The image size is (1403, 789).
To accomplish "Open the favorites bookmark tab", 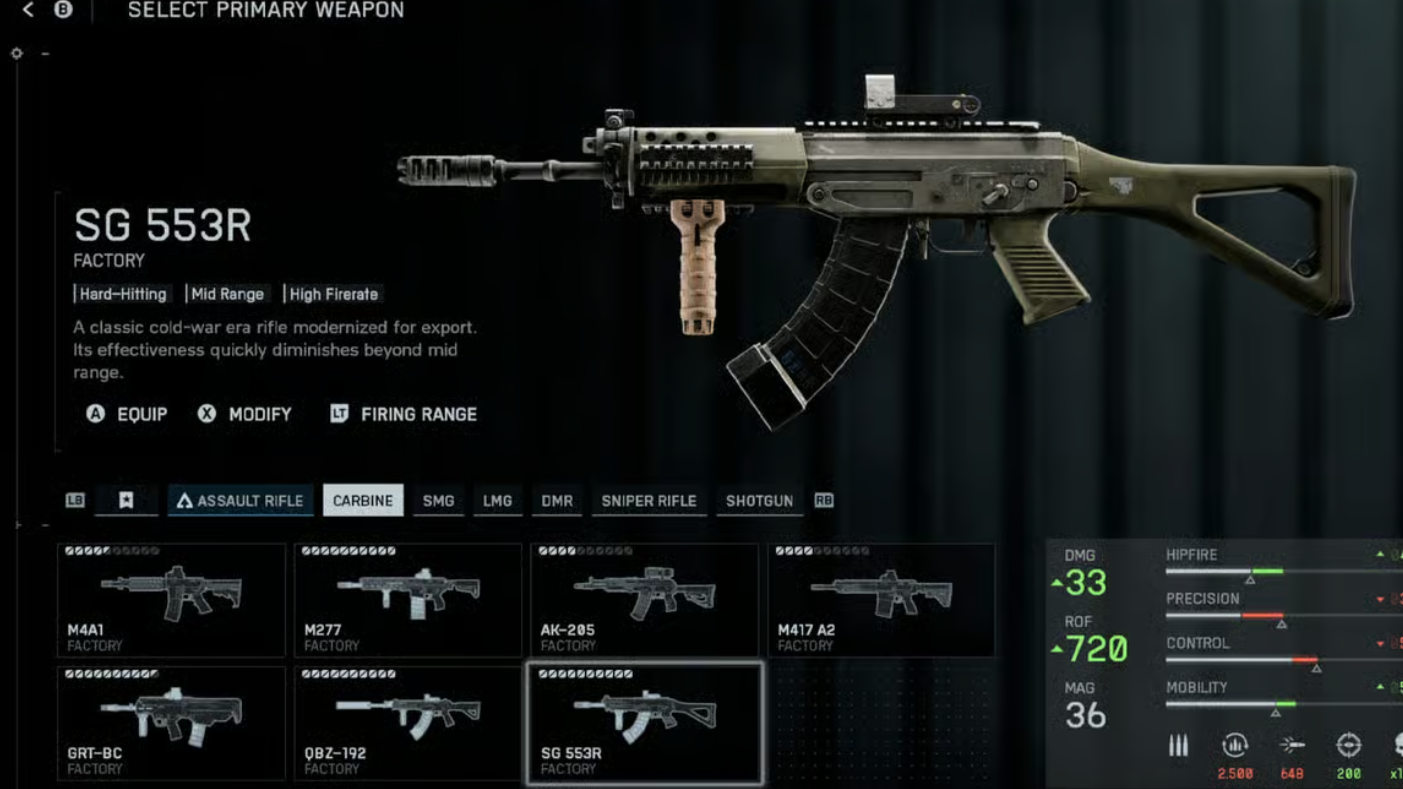I will 126,501.
